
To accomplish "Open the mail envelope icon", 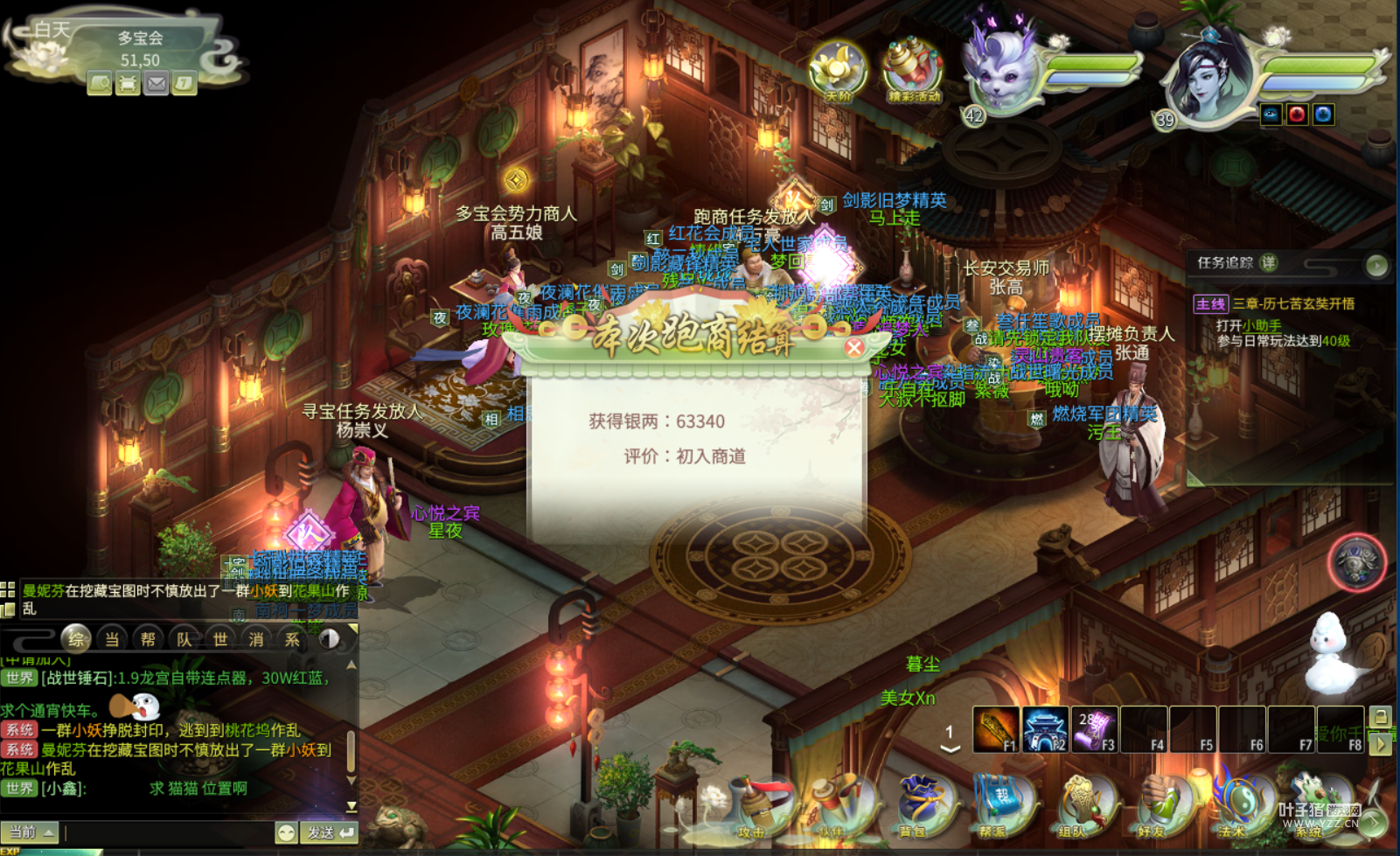I will (156, 84).
